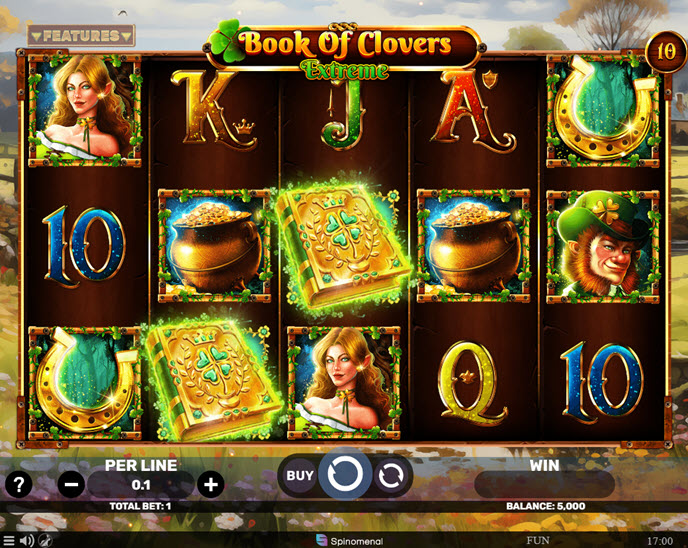Decrease the per line bet

click(x=72, y=485)
